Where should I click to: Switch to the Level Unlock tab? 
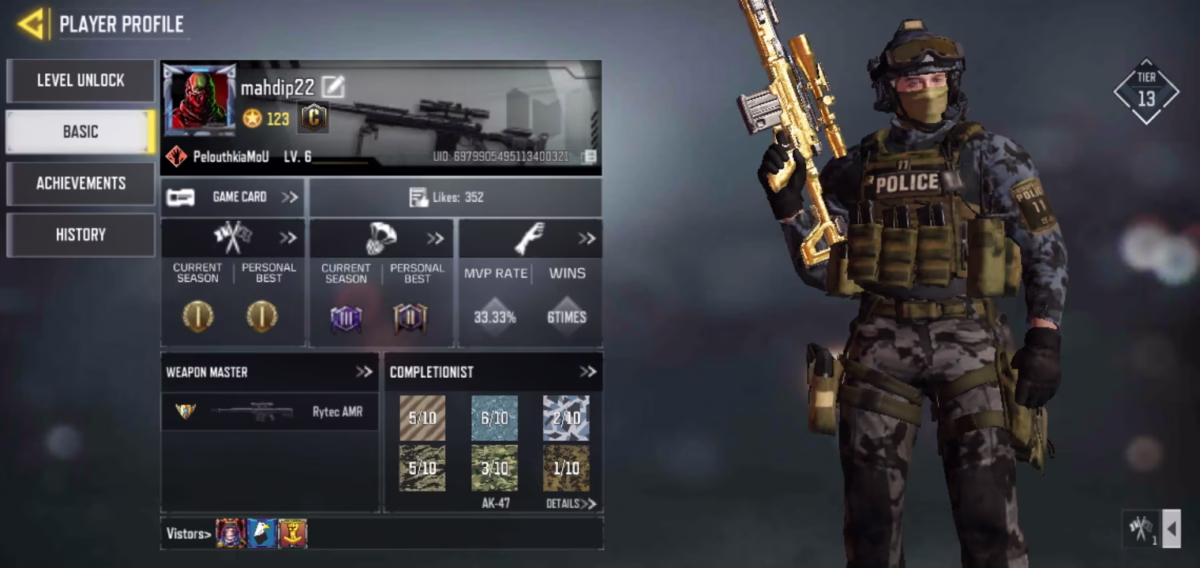[x=81, y=80]
